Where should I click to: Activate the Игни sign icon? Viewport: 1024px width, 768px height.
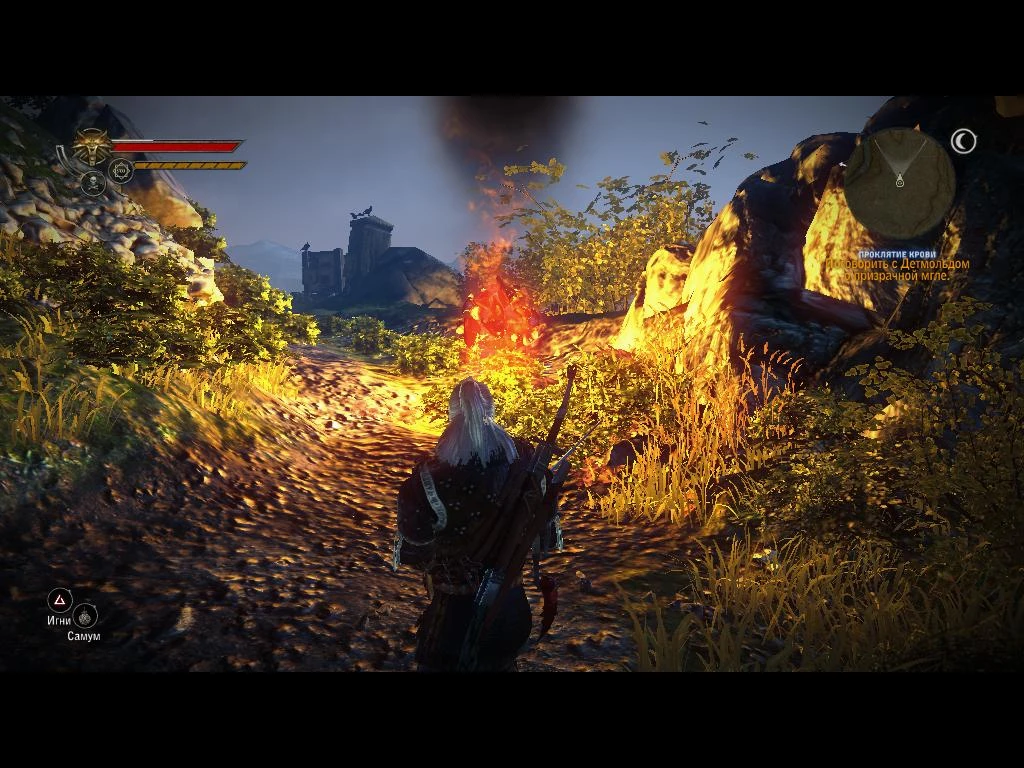pos(60,600)
